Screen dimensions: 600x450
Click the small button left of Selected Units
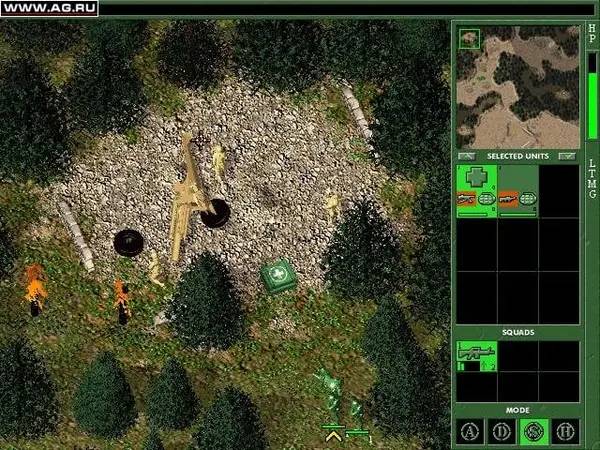coord(468,156)
